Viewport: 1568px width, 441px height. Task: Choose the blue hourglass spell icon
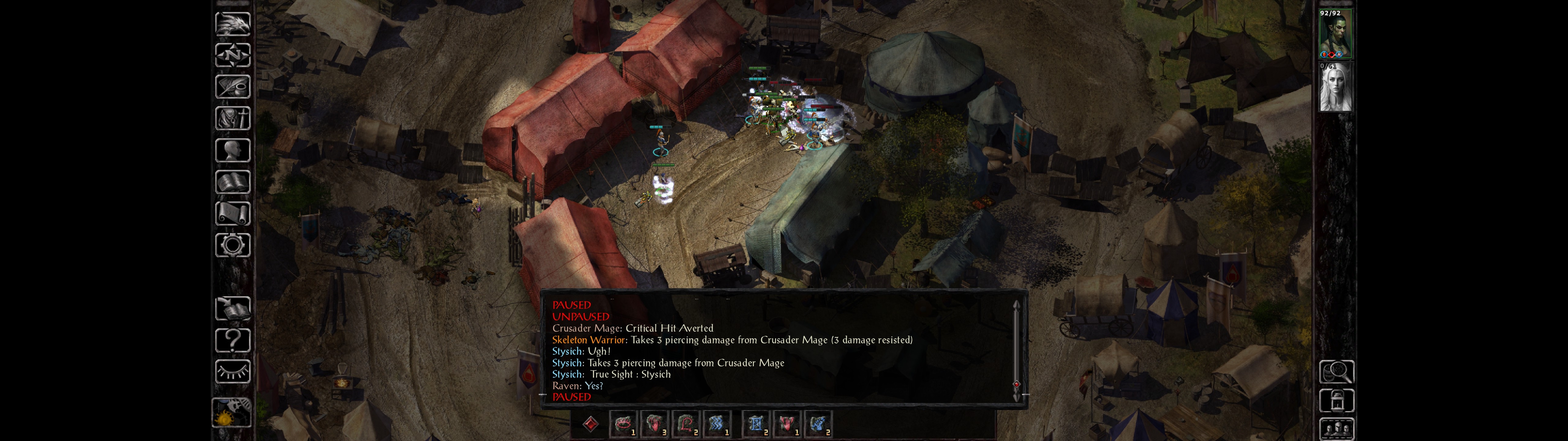(756, 424)
